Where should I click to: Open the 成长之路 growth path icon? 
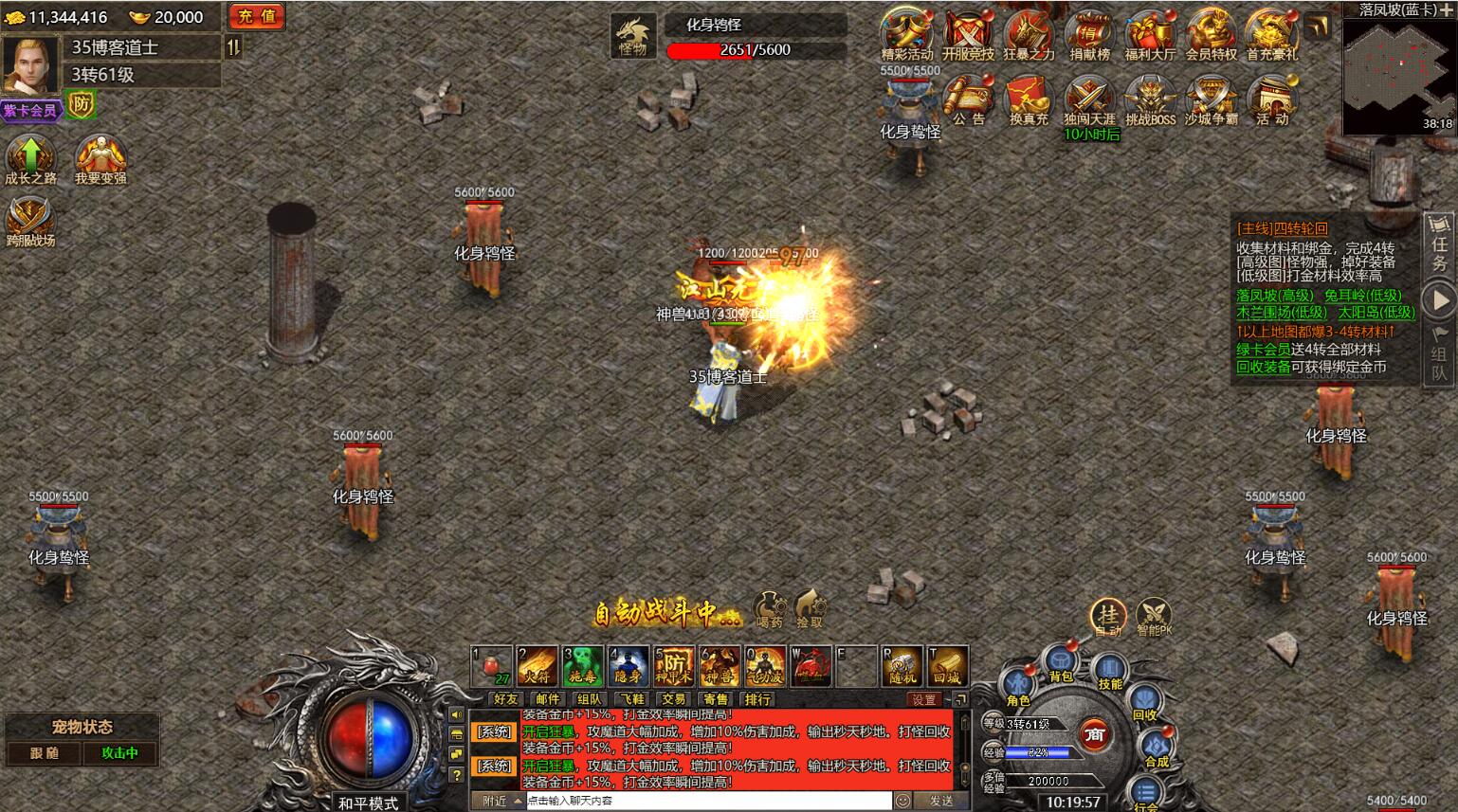(30, 158)
